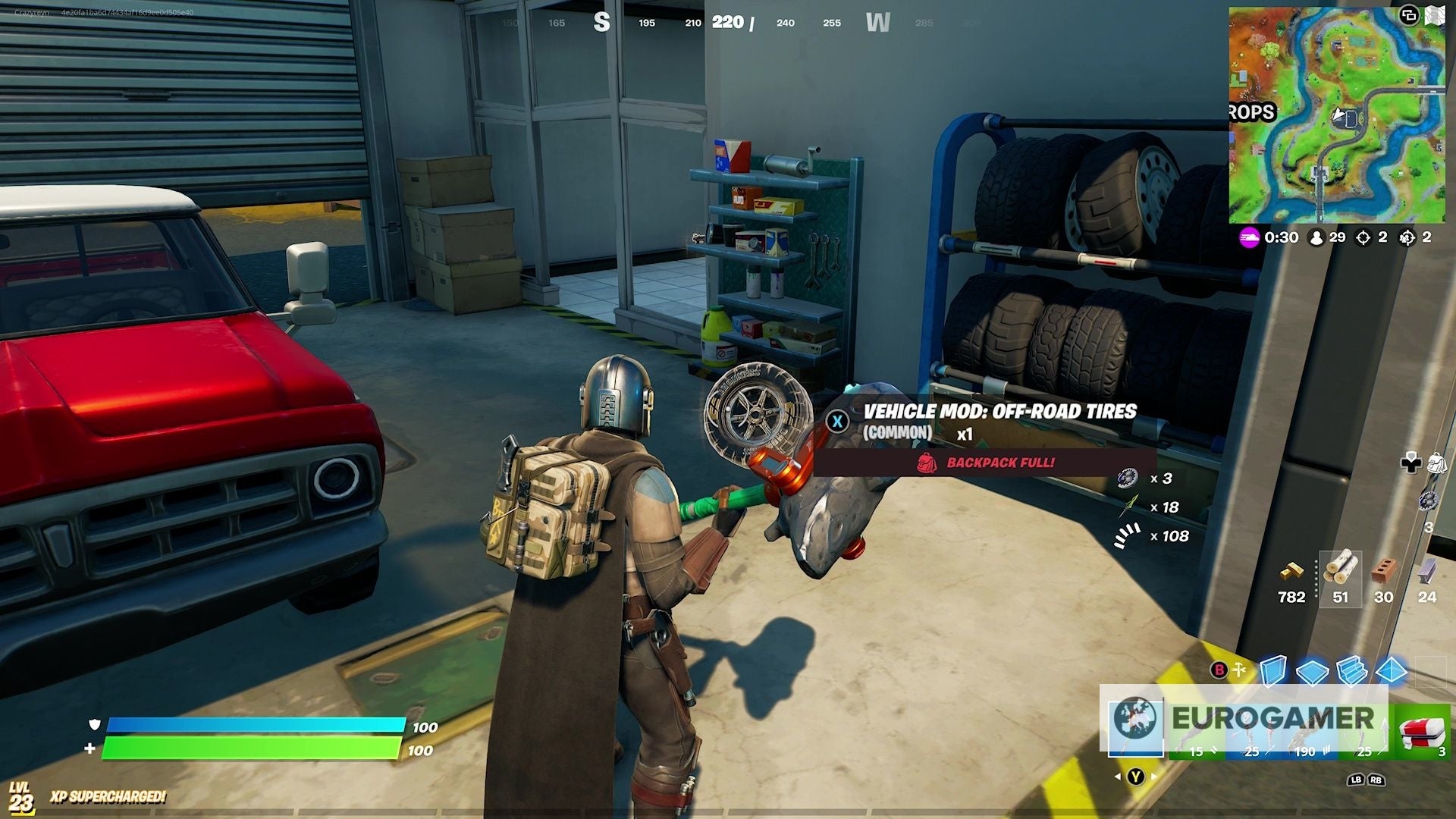The height and width of the screenshot is (819, 1456).
Task: Click the players remaining icon near the minimap
Action: pyautogui.click(x=1317, y=237)
